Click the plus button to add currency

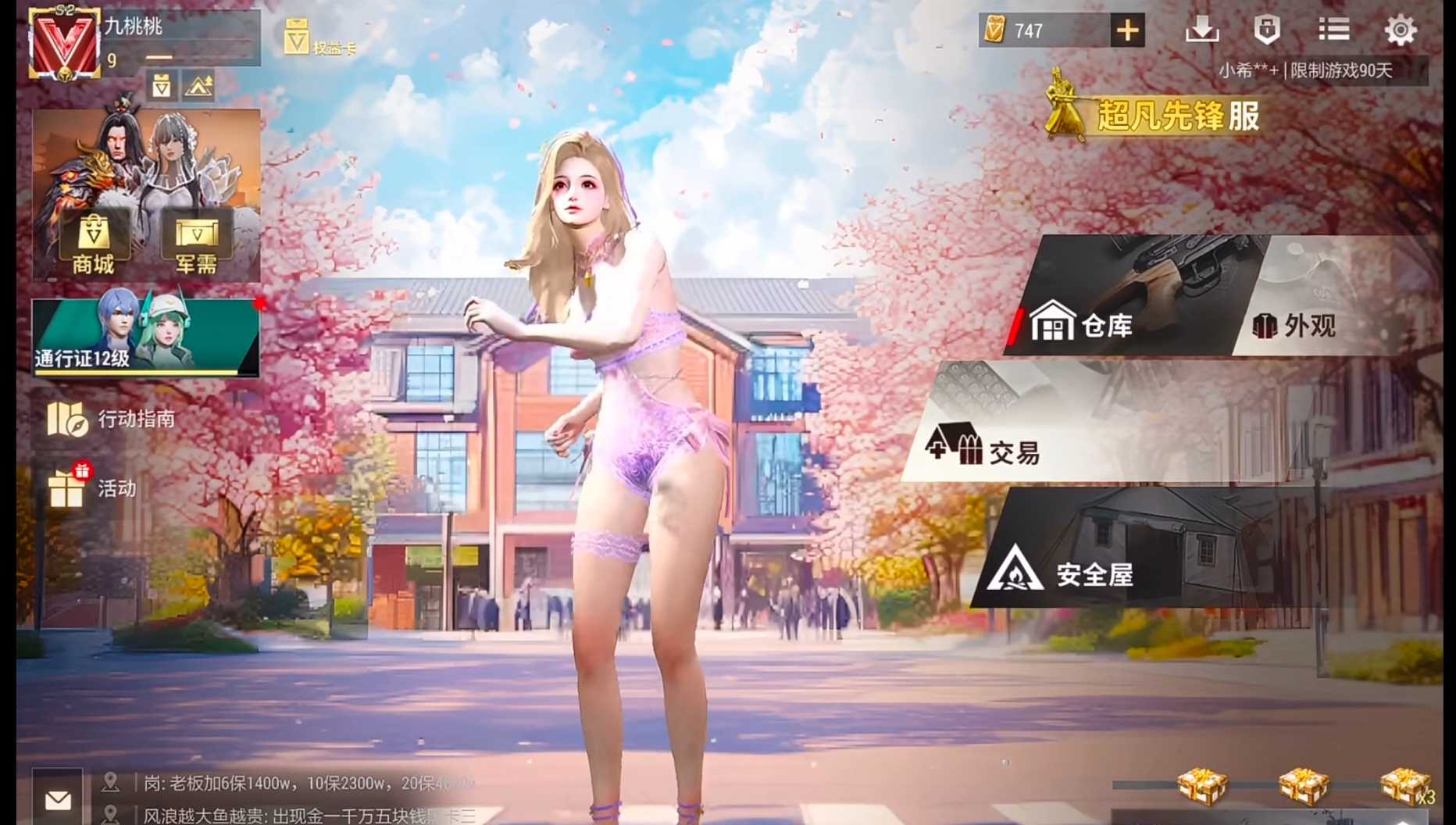(1127, 30)
